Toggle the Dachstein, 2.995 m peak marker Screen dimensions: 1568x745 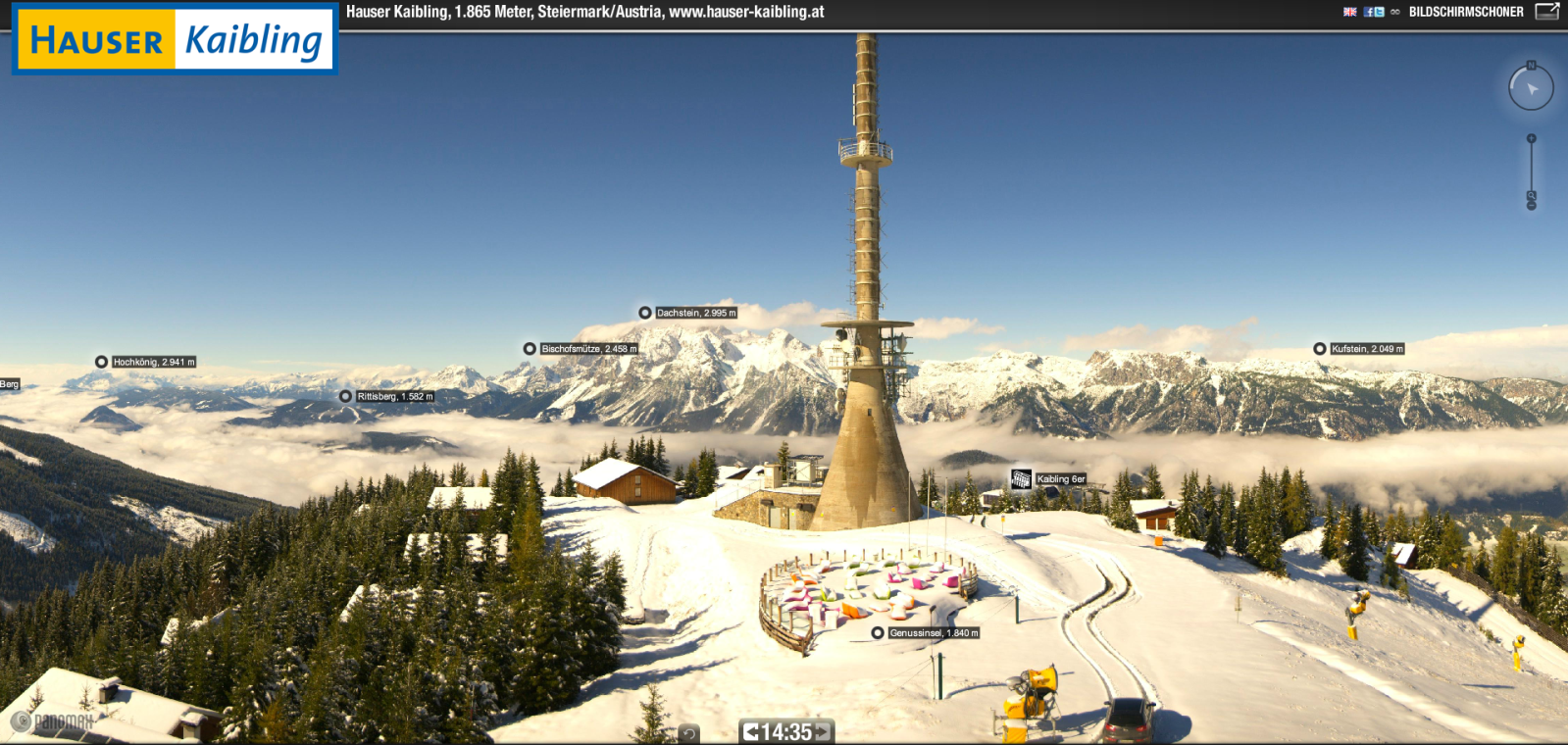tap(645, 314)
